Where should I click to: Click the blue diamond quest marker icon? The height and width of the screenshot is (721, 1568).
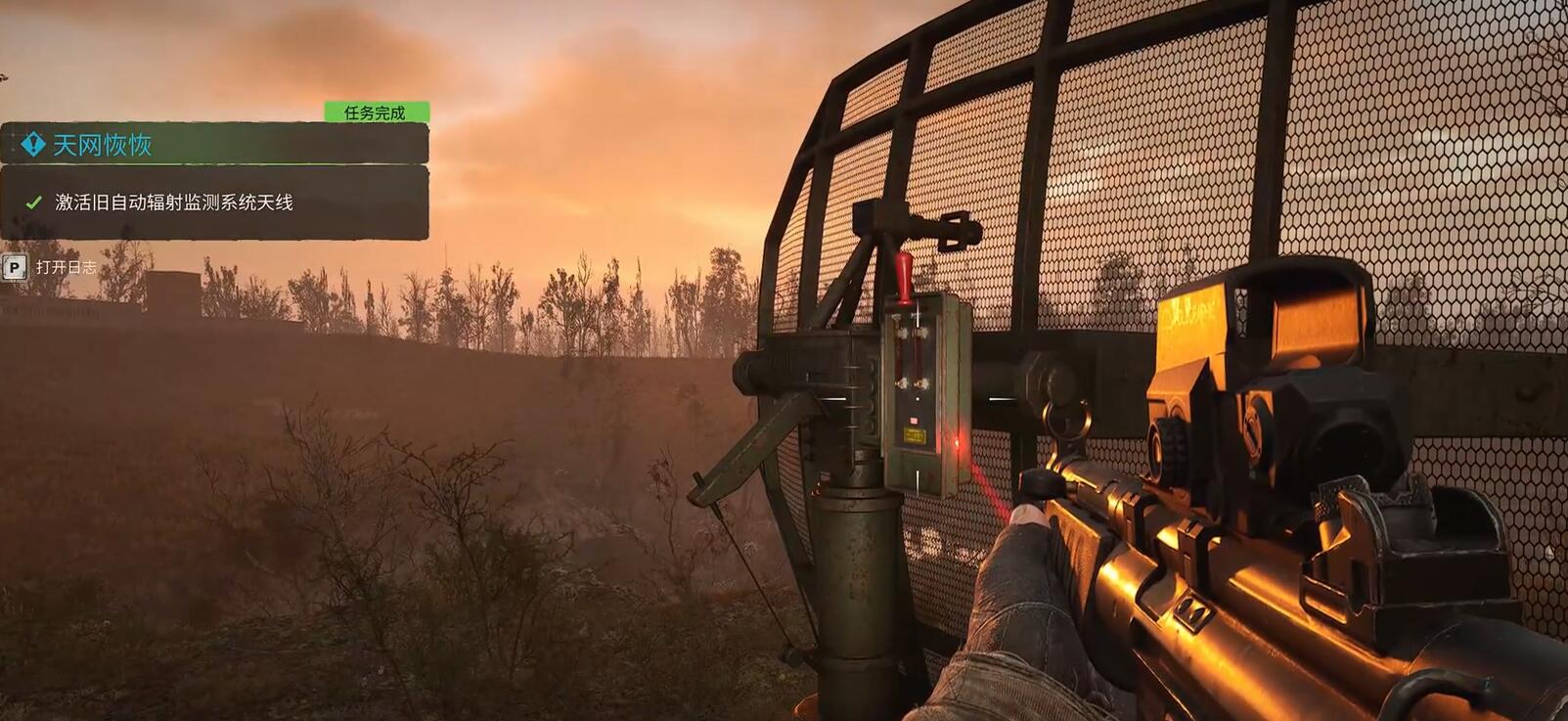tap(33, 145)
